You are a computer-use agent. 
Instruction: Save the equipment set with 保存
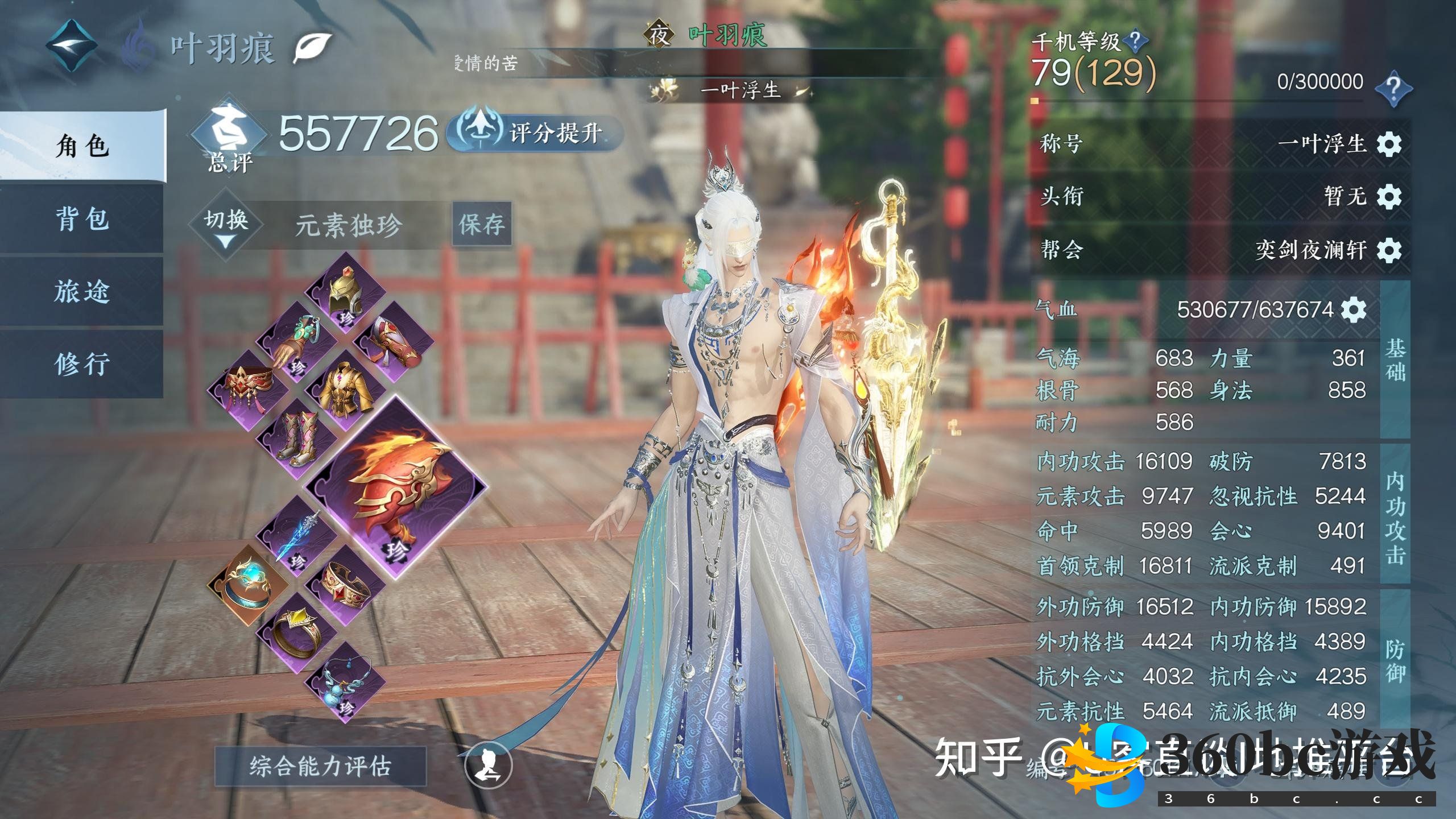(482, 224)
